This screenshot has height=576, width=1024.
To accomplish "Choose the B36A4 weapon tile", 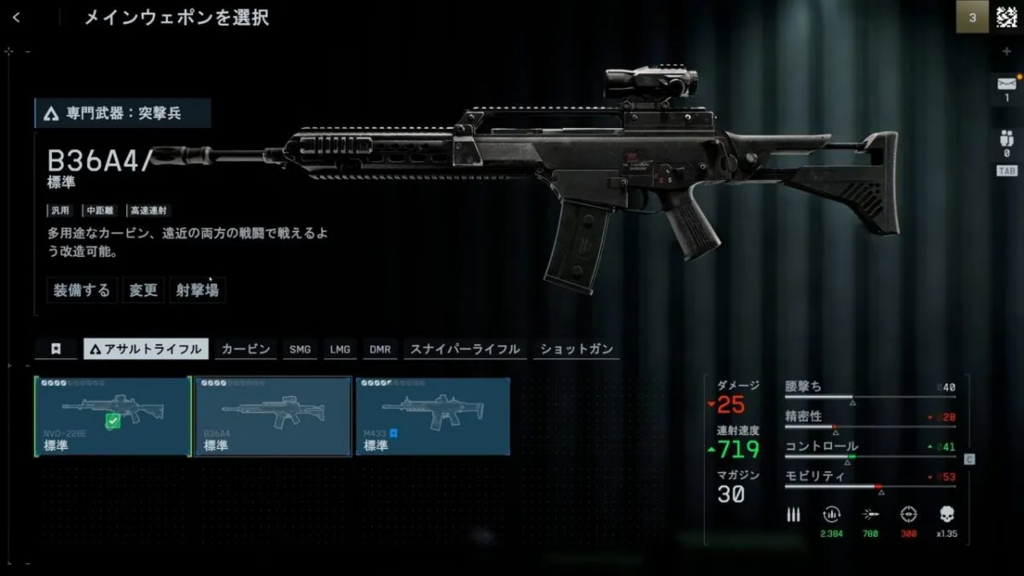I will pyautogui.click(x=273, y=416).
